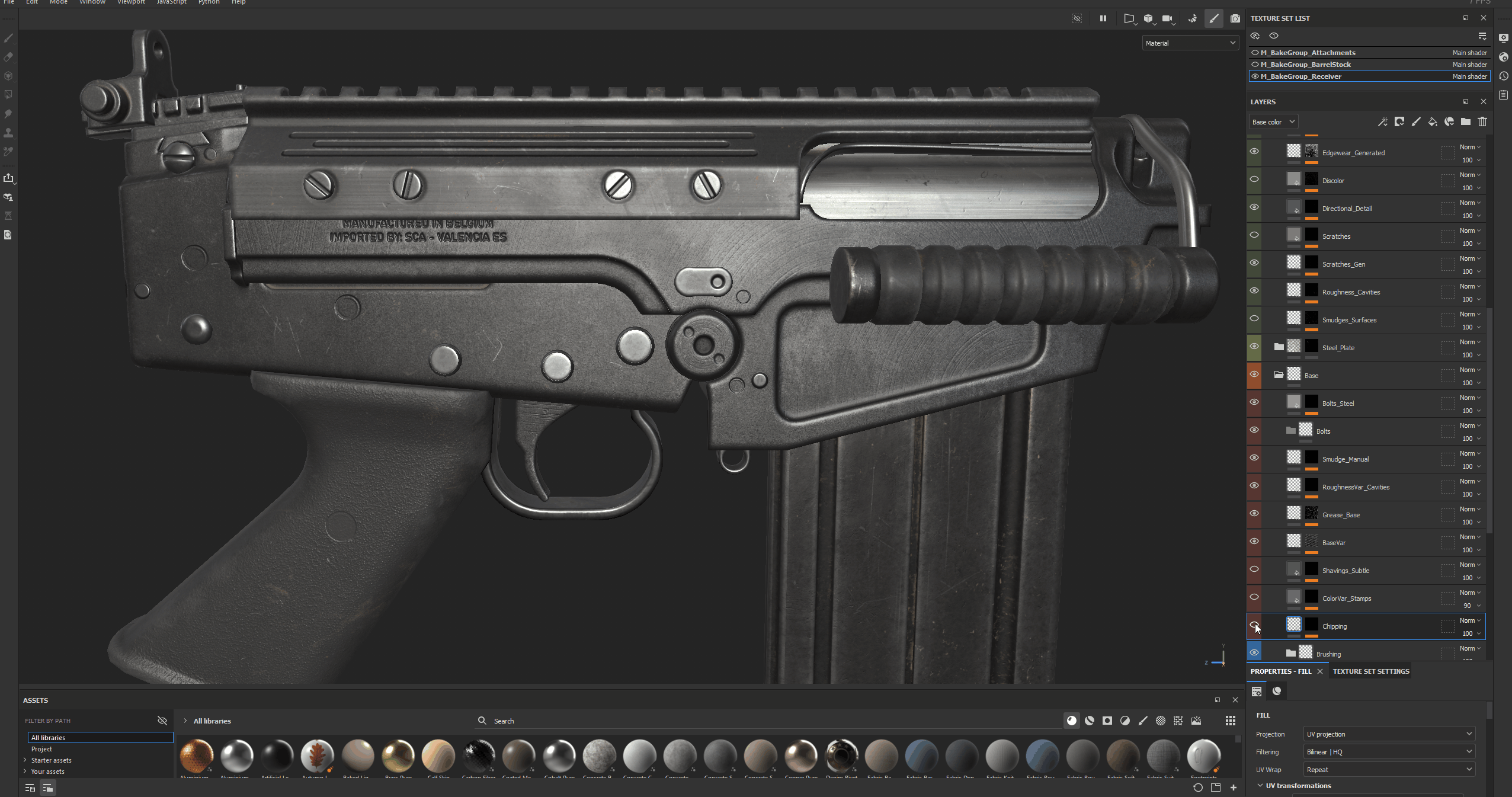
Task: Add a group folder in the Layers panel
Action: point(1466,121)
